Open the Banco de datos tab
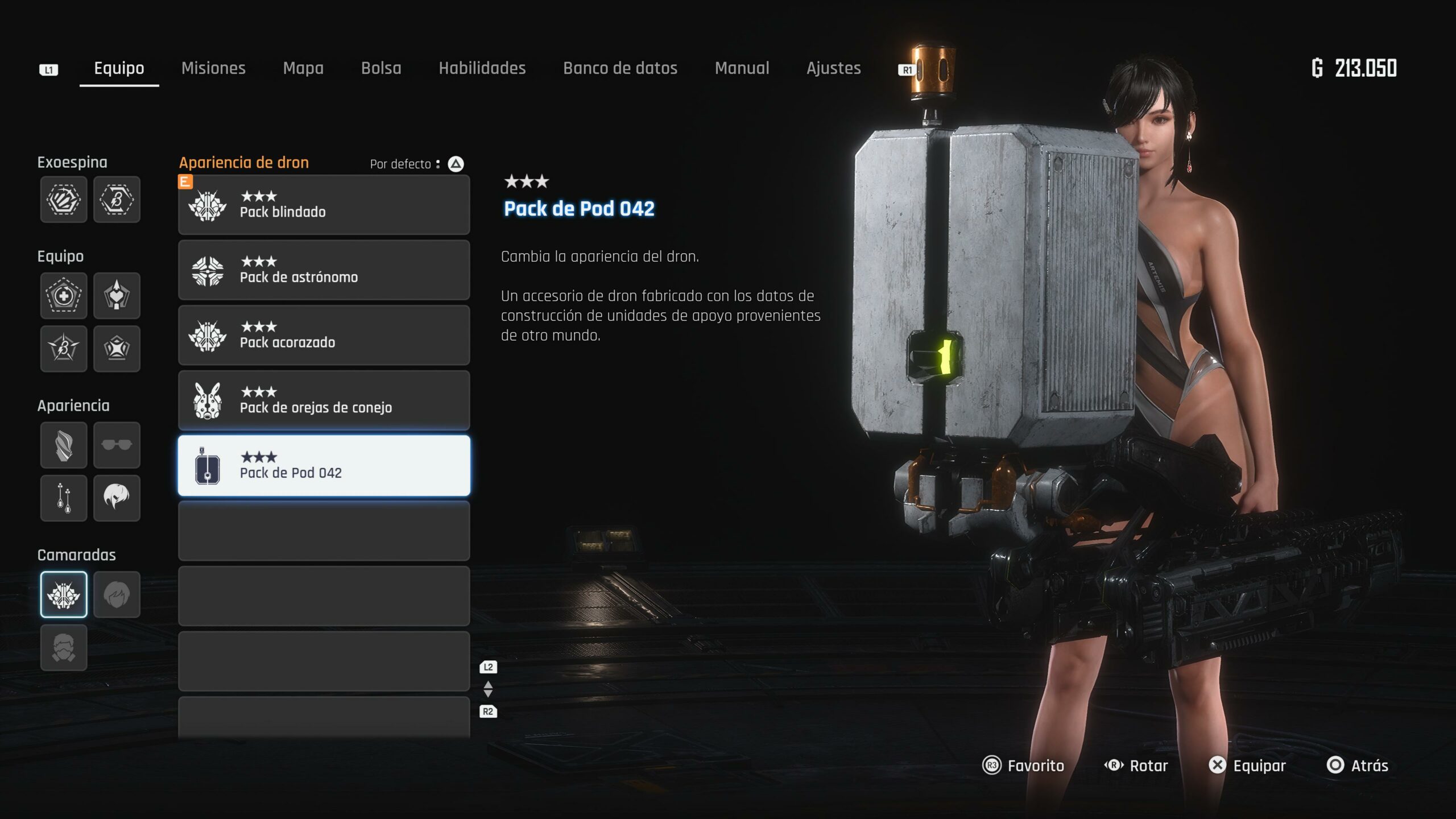The image size is (1456, 819). [620, 68]
